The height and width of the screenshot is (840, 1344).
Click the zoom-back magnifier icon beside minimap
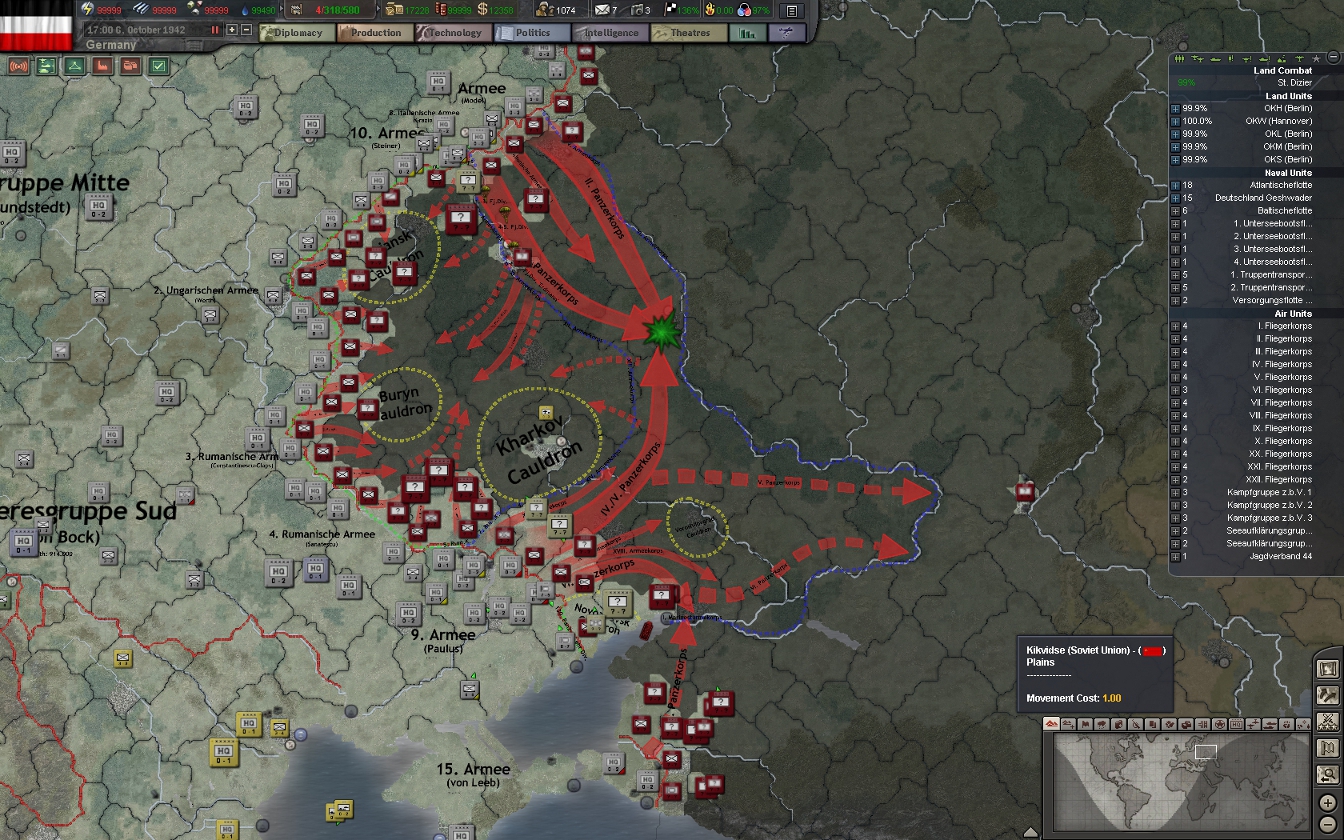[1328, 774]
